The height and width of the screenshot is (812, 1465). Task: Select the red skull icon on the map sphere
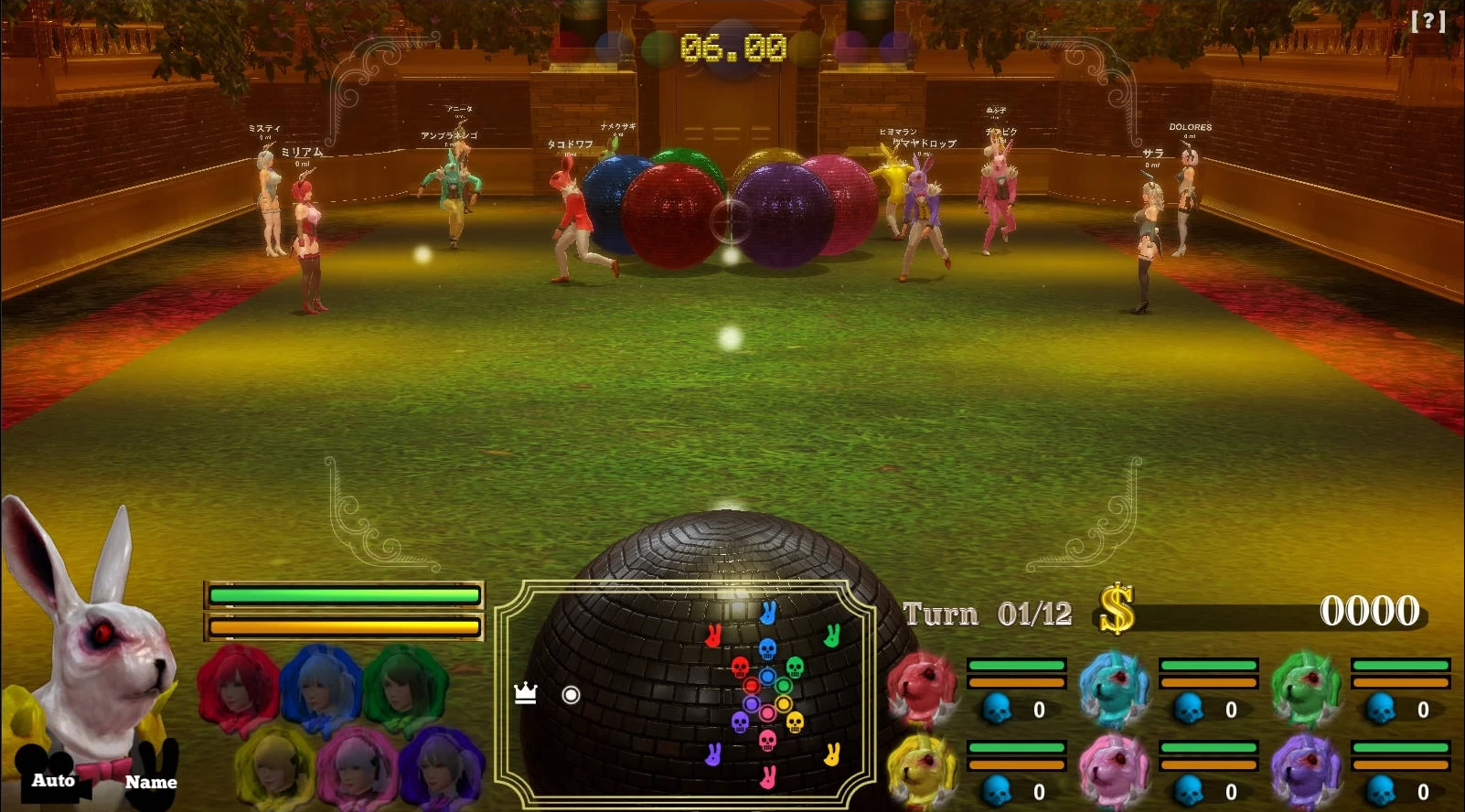(x=739, y=668)
